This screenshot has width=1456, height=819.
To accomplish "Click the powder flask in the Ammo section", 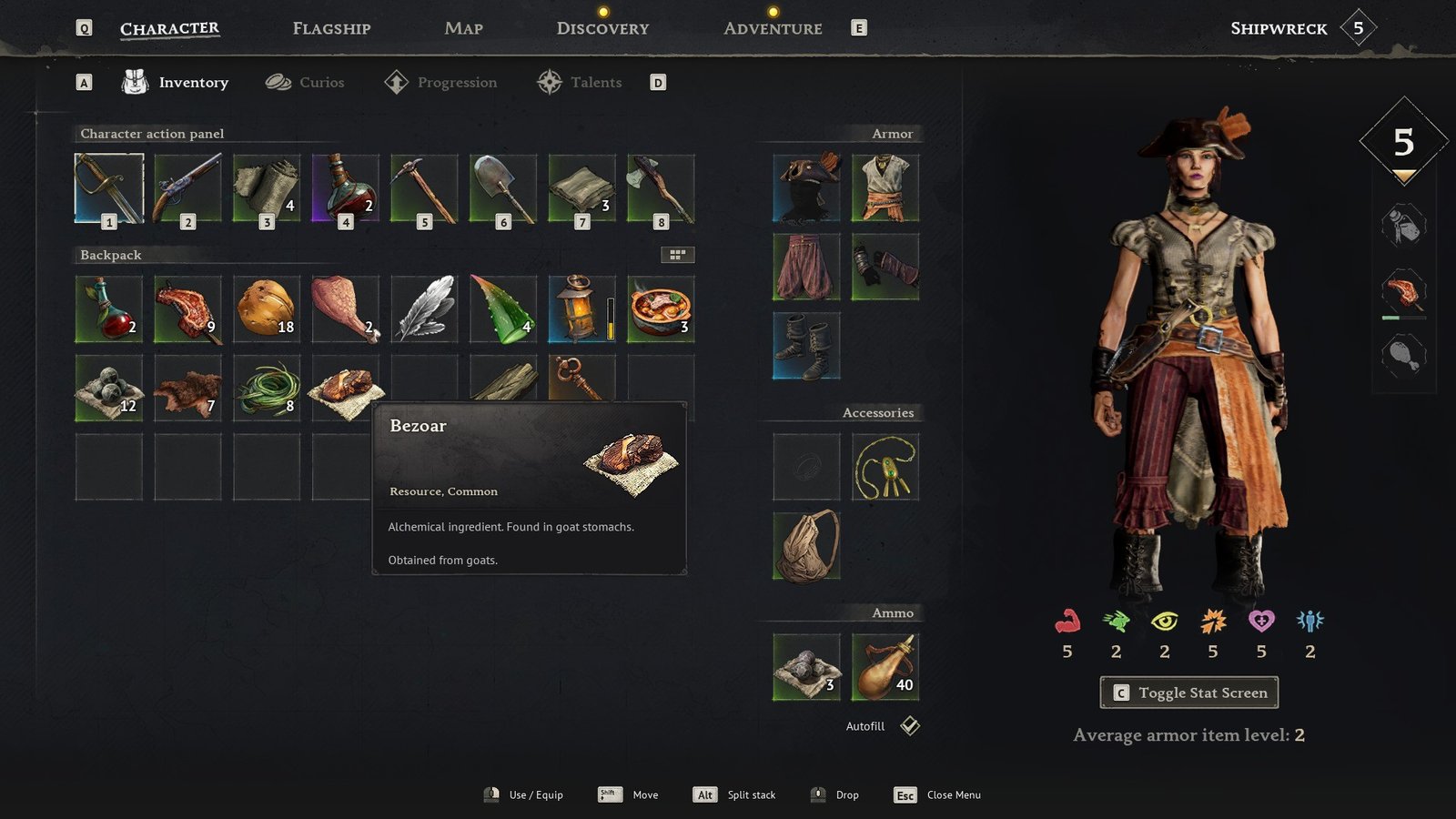I will [885, 667].
